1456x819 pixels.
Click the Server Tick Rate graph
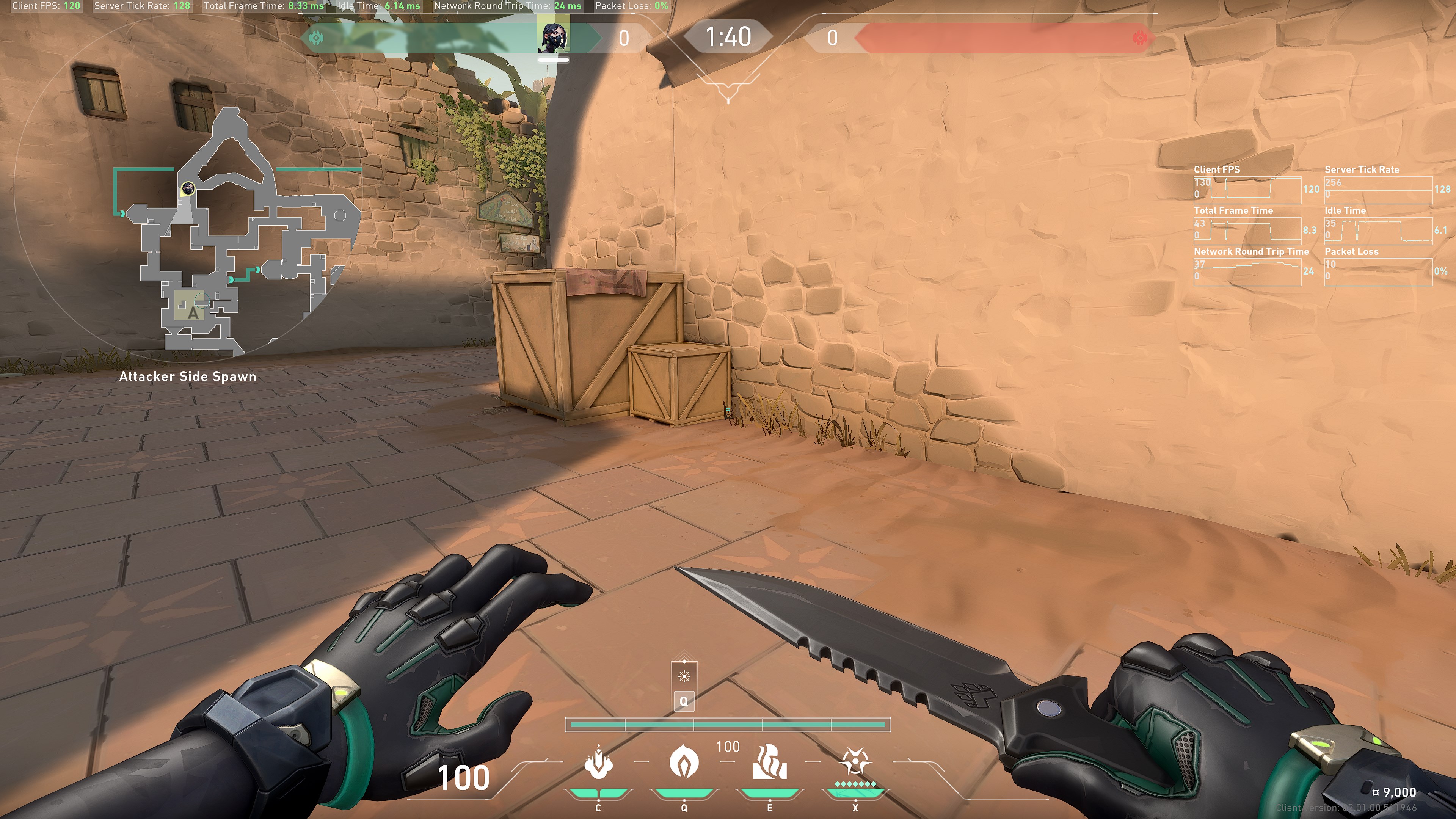point(1378,190)
